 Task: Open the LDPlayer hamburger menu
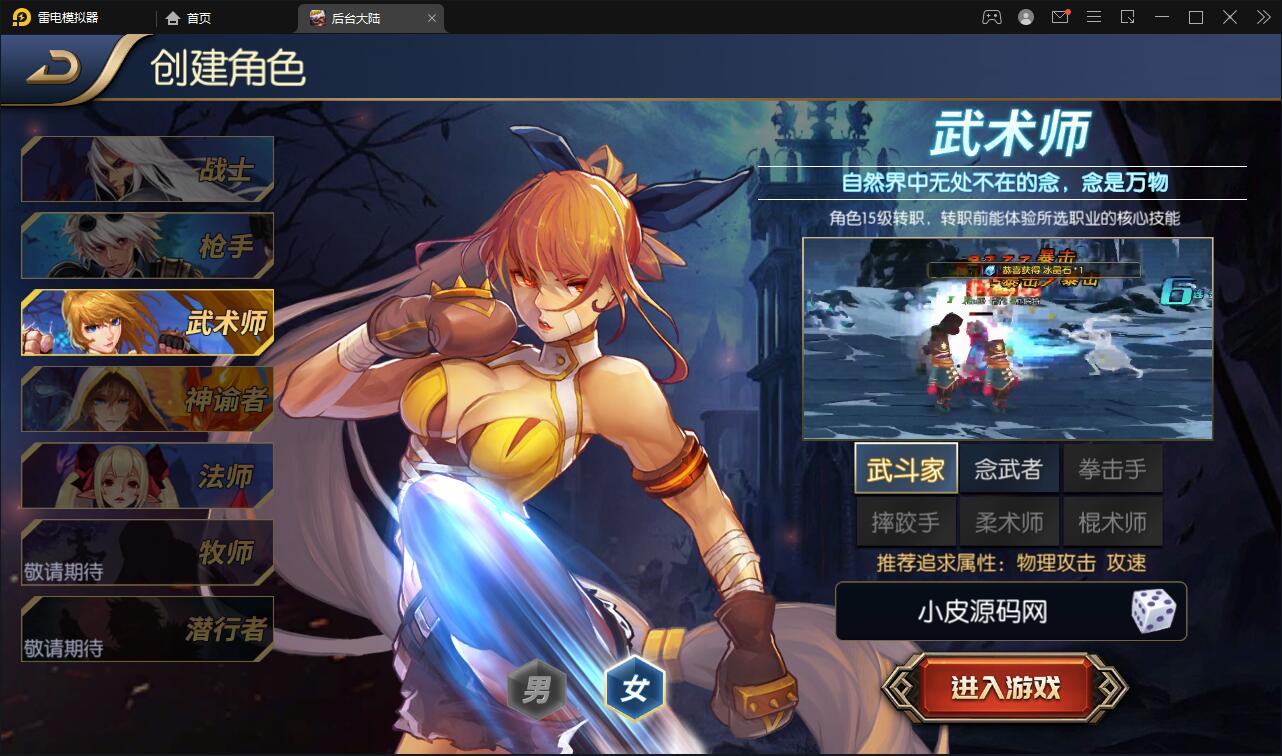[1094, 17]
